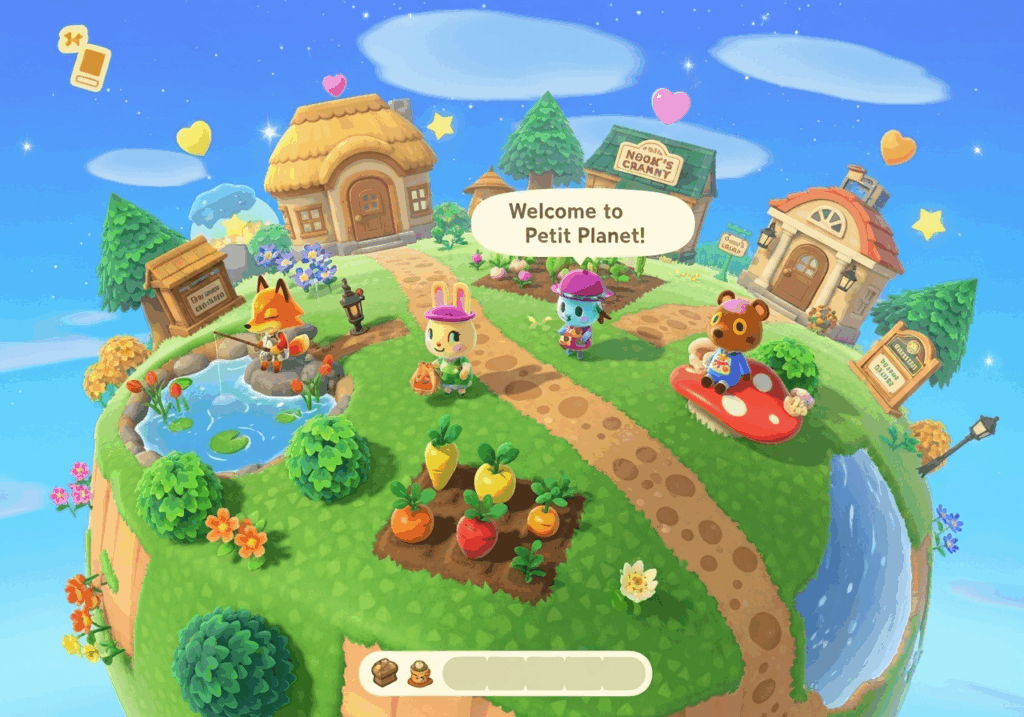
Task: Select the orange pot hotbar slot
Action: (x=420, y=675)
